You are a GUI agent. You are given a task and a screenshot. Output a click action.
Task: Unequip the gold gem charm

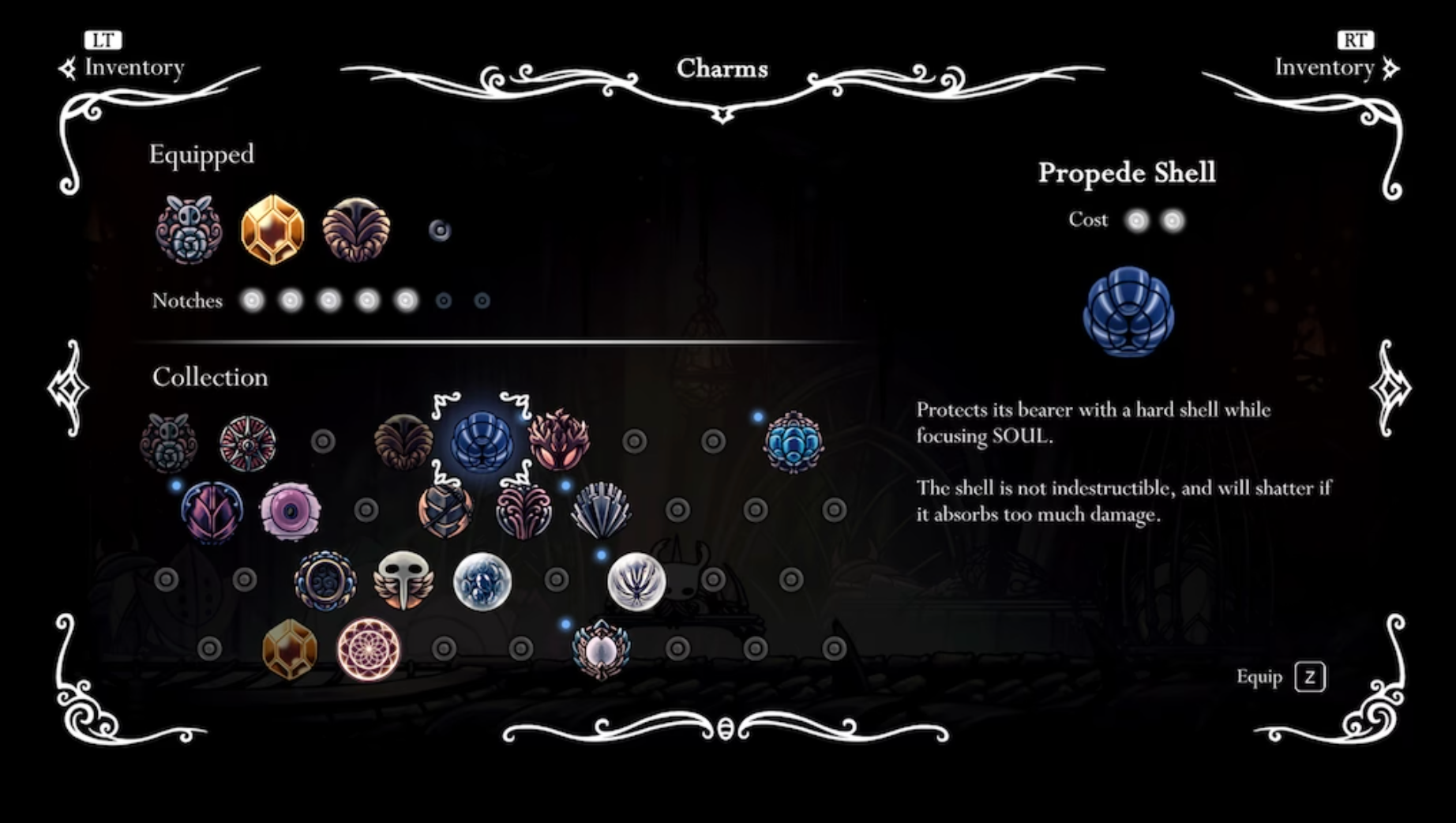pos(272,229)
